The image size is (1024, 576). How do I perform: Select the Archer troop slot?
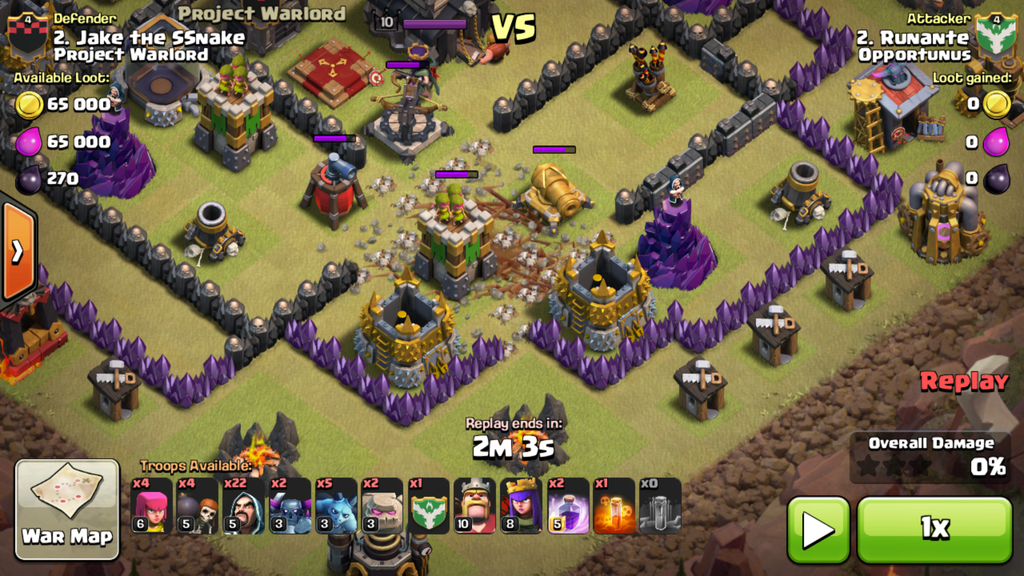coord(151,506)
